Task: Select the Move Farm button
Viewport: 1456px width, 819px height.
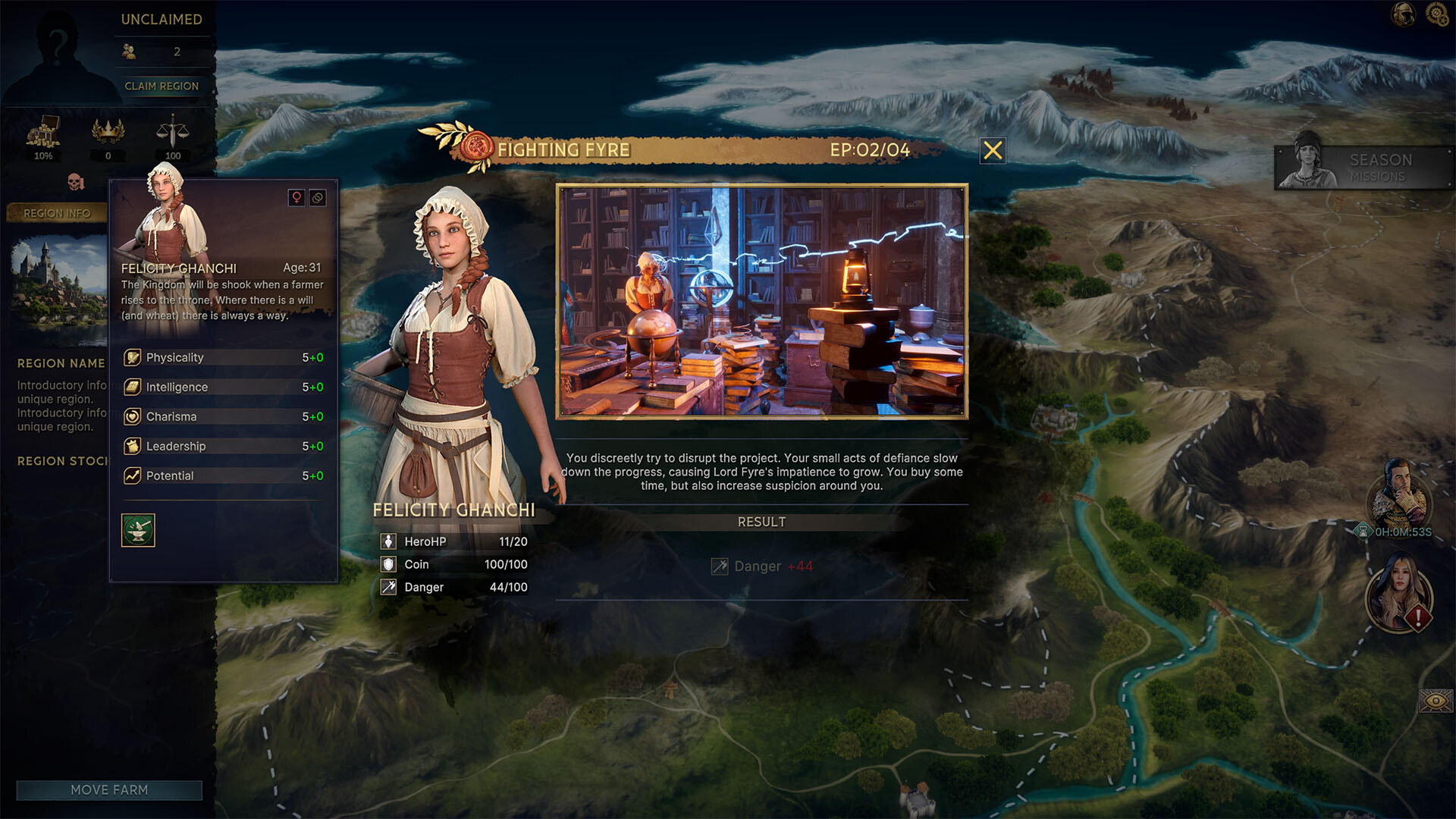Action: (109, 790)
